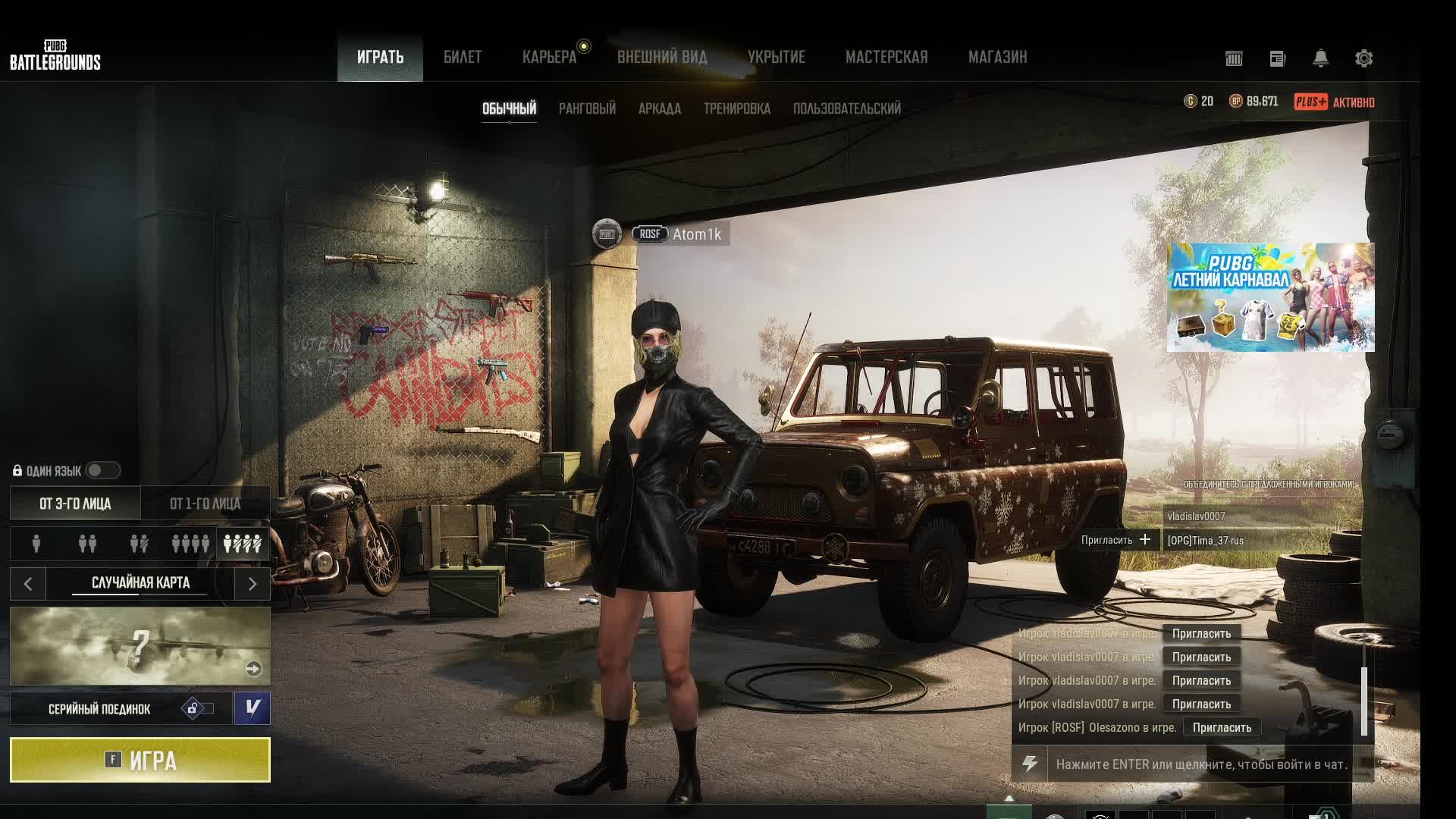Image resolution: width=1456 pixels, height=819 pixels.
Task: Switch to ТРЕНИРОВКА mode
Action: click(736, 109)
